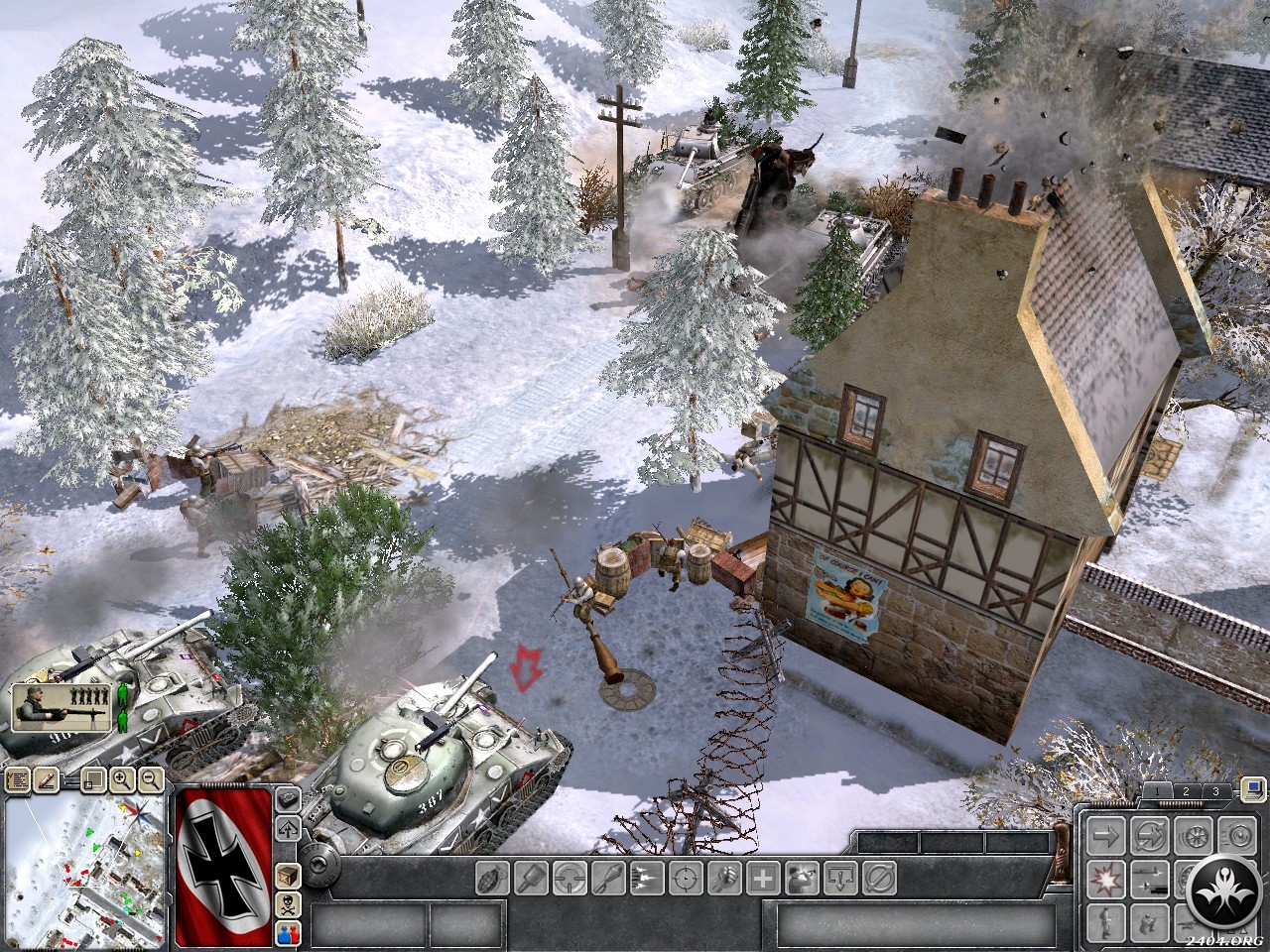Open the mission objectives list icon
Image resolution: width=1270 pixels, height=952 pixels.
click(x=17, y=779)
